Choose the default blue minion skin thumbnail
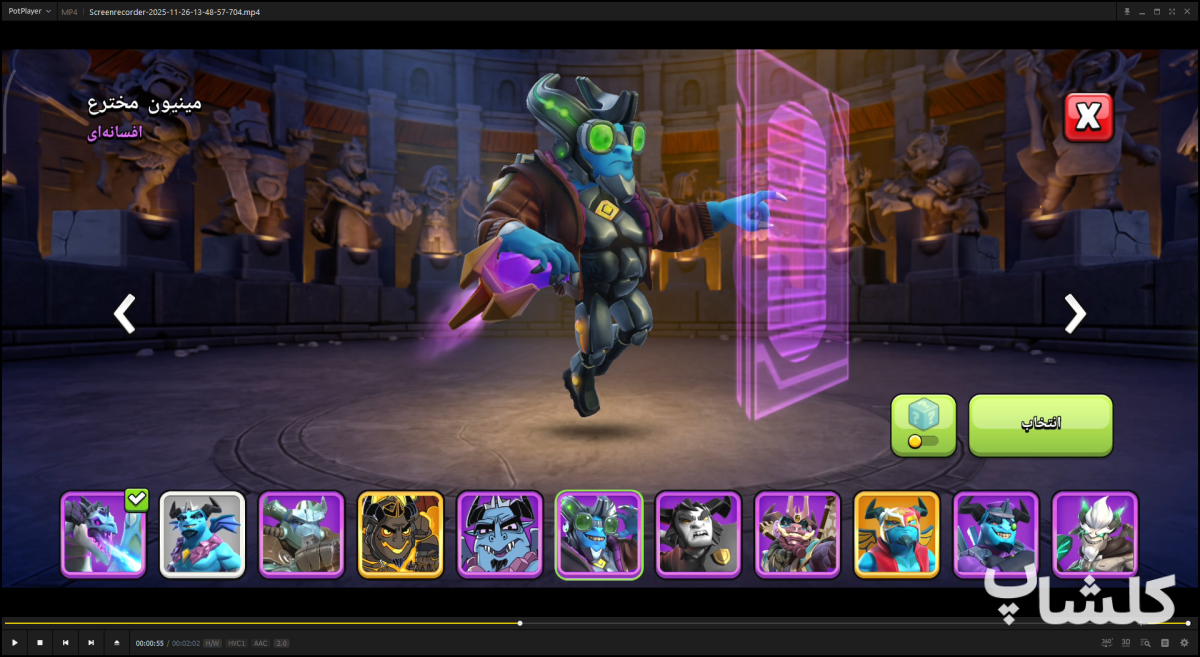 coord(202,534)
